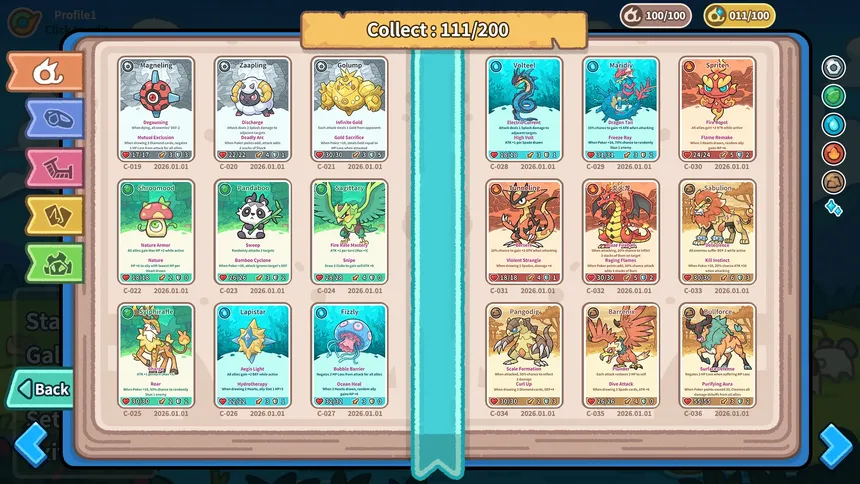Go back with the Back button
Viewport: 860px width, 484px height.
coord(42,388)
